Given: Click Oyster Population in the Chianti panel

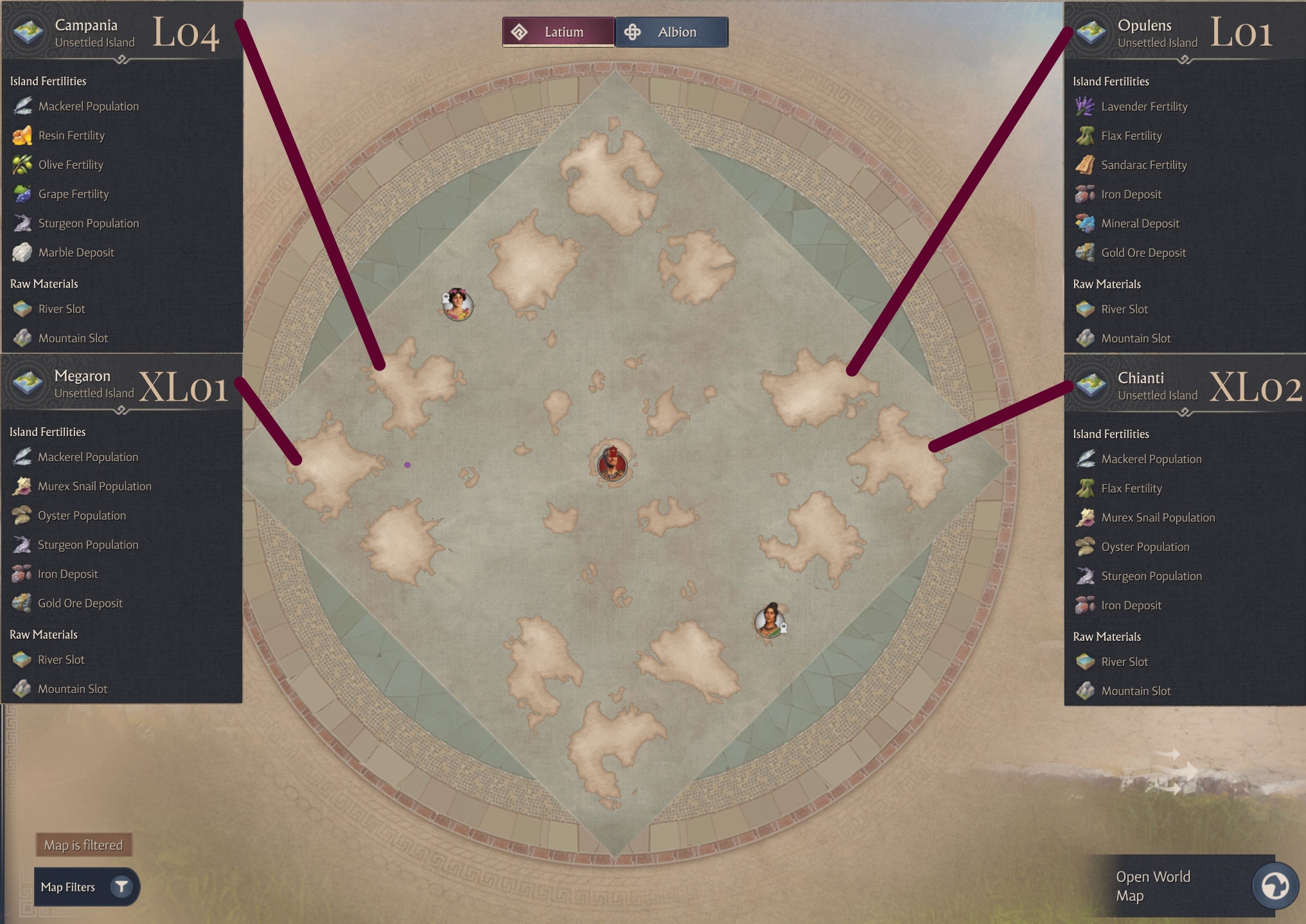Looking at the screenshot, I should 1145,547.
